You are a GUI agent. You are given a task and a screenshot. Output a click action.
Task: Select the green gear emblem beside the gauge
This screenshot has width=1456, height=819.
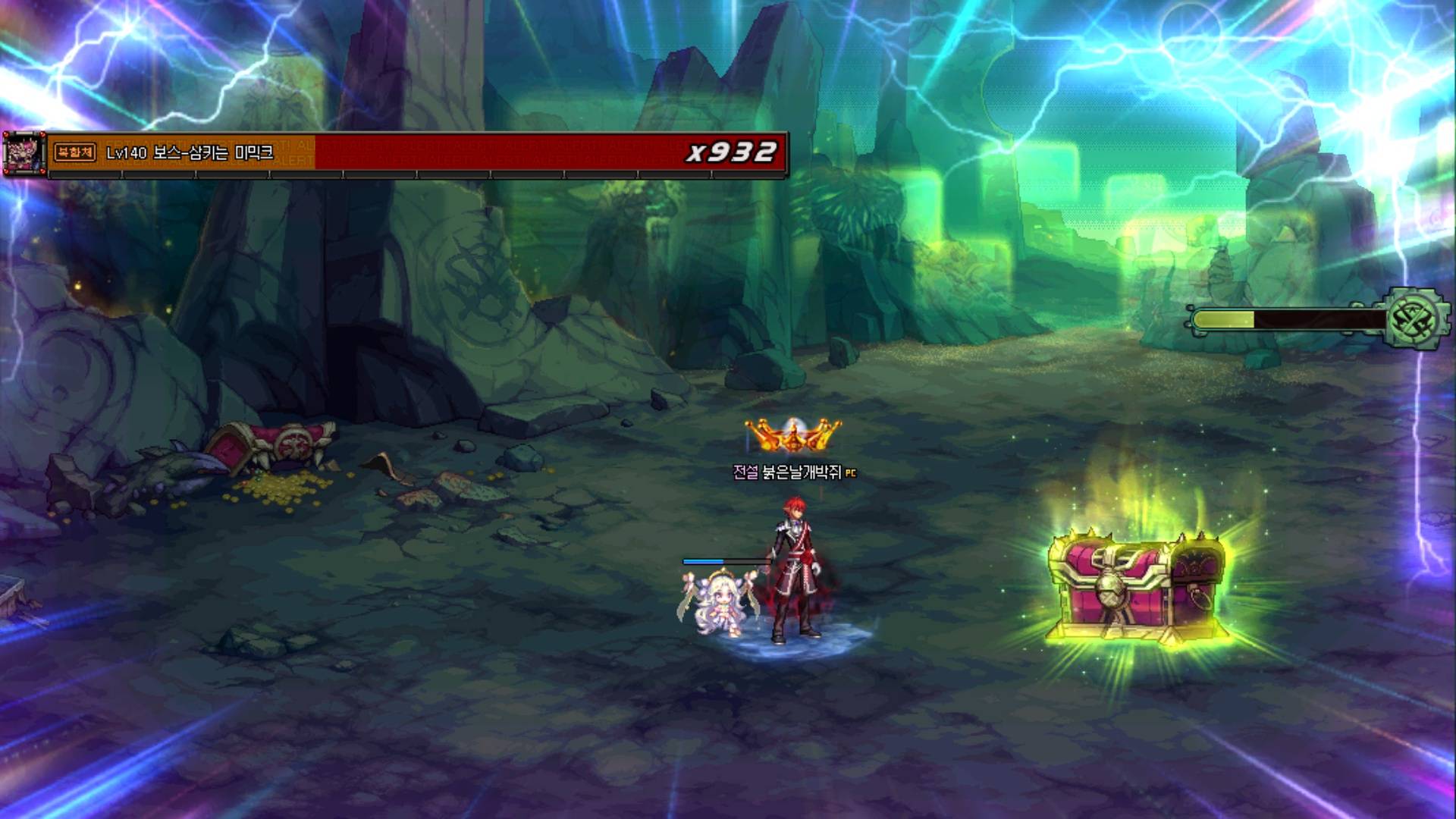tap(1417, 319)
